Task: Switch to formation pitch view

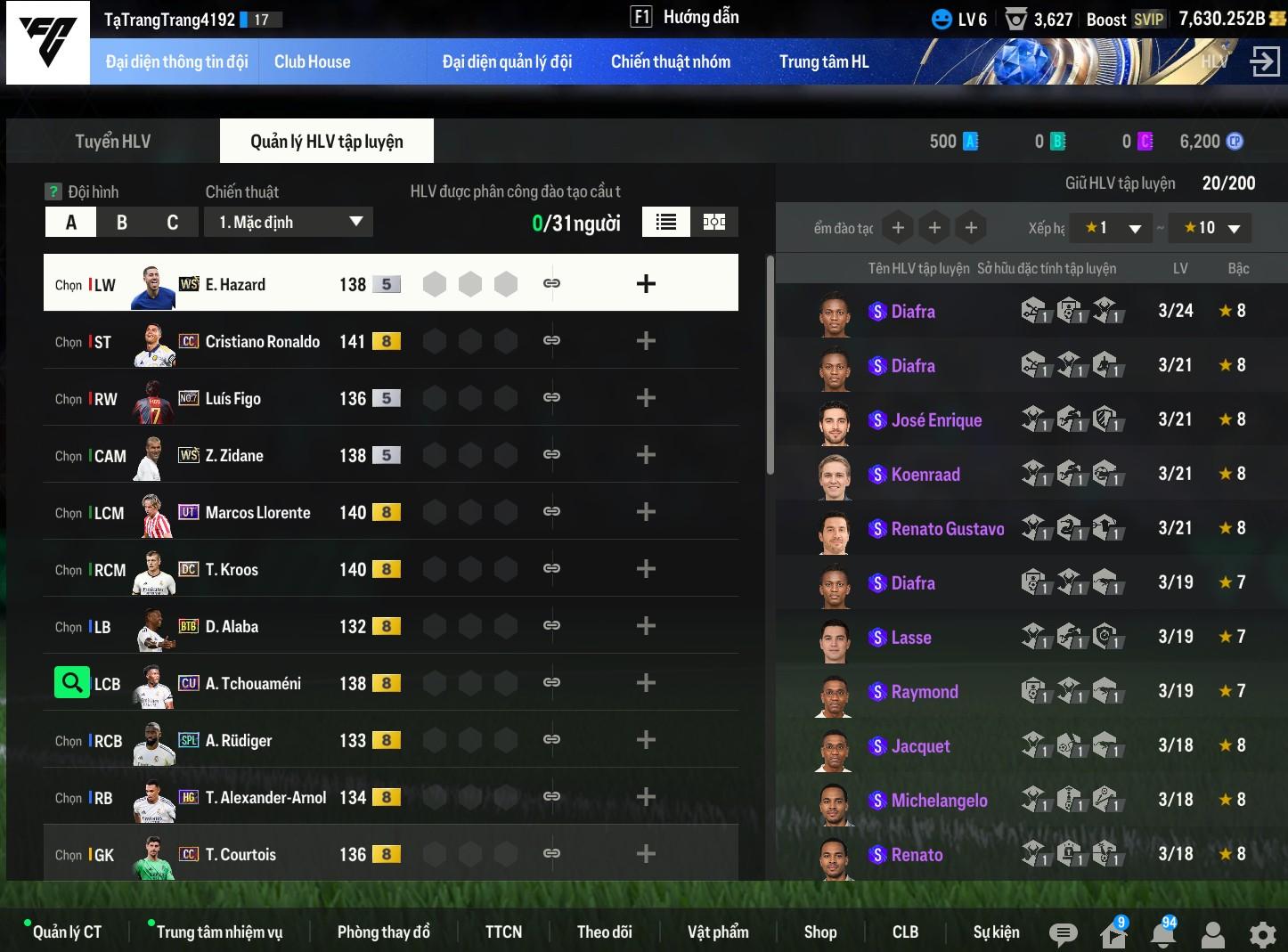Action: click(x=714, y=223)
